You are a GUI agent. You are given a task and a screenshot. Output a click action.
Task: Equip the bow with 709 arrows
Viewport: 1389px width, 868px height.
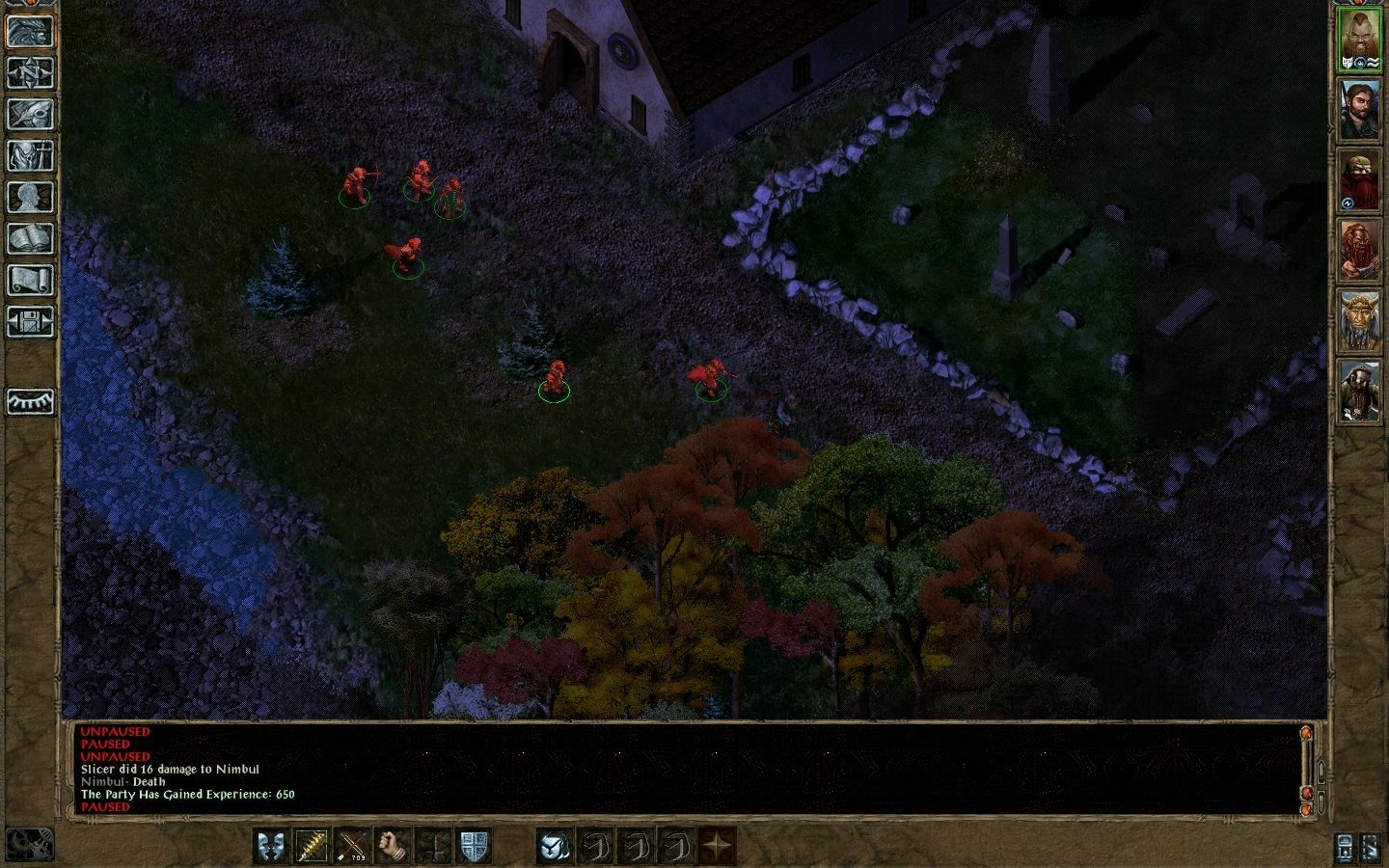pos(352,847)
